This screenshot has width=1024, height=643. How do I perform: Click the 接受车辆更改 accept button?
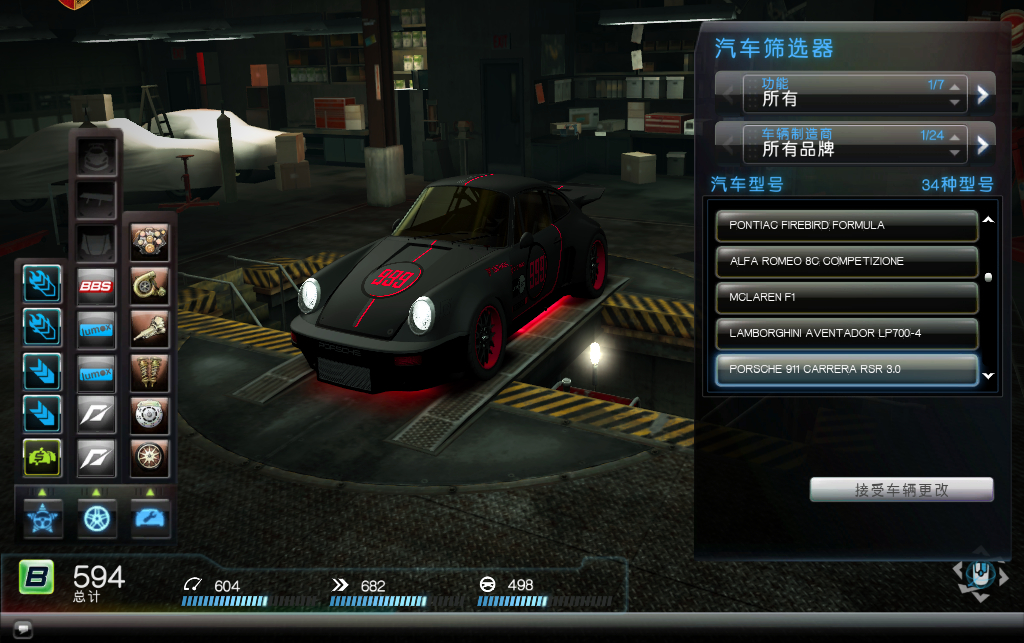pyautogui.click(x=901, y=490)
